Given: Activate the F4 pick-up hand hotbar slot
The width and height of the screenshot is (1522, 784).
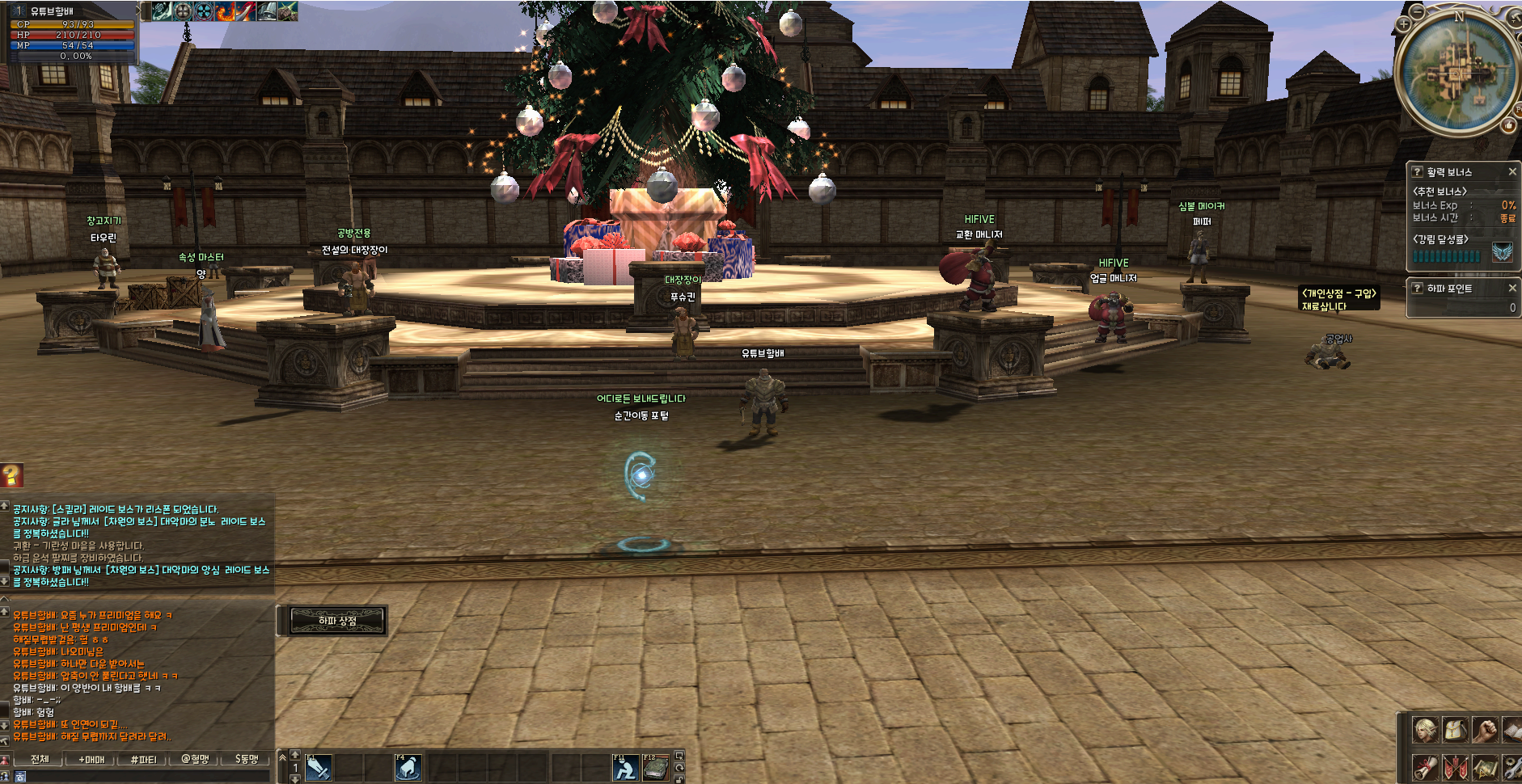Looking at the screenshot, I should click(x=408, y=767).
